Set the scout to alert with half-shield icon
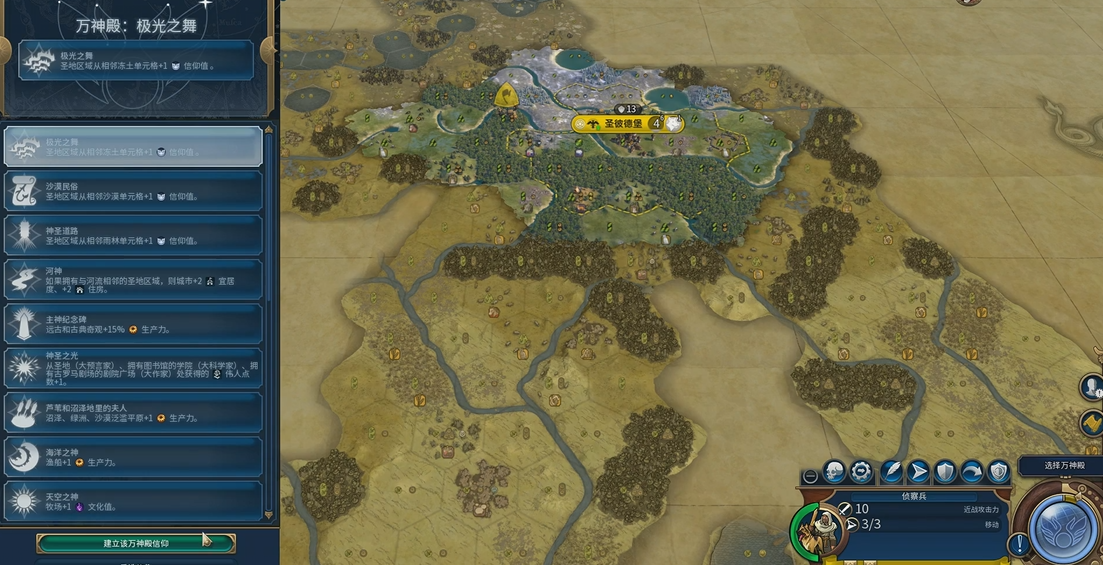 tap(998, 472)
